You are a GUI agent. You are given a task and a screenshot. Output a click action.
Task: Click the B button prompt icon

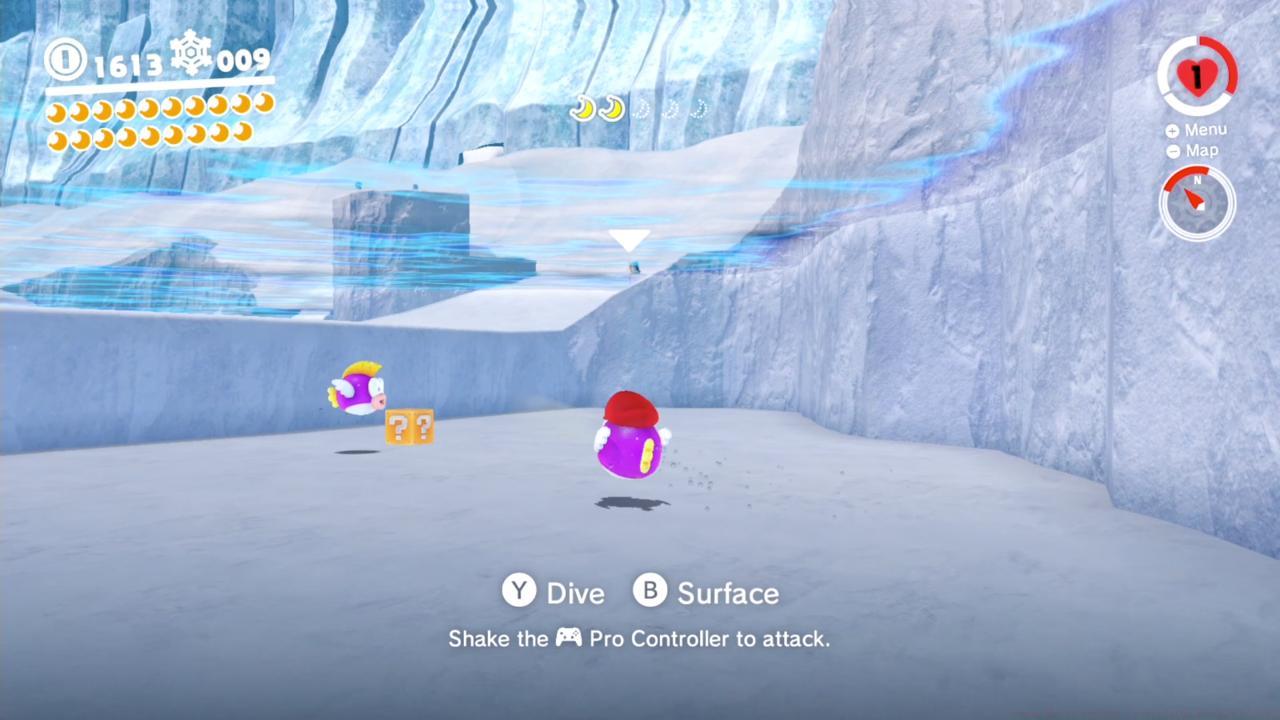pos(650,592)
